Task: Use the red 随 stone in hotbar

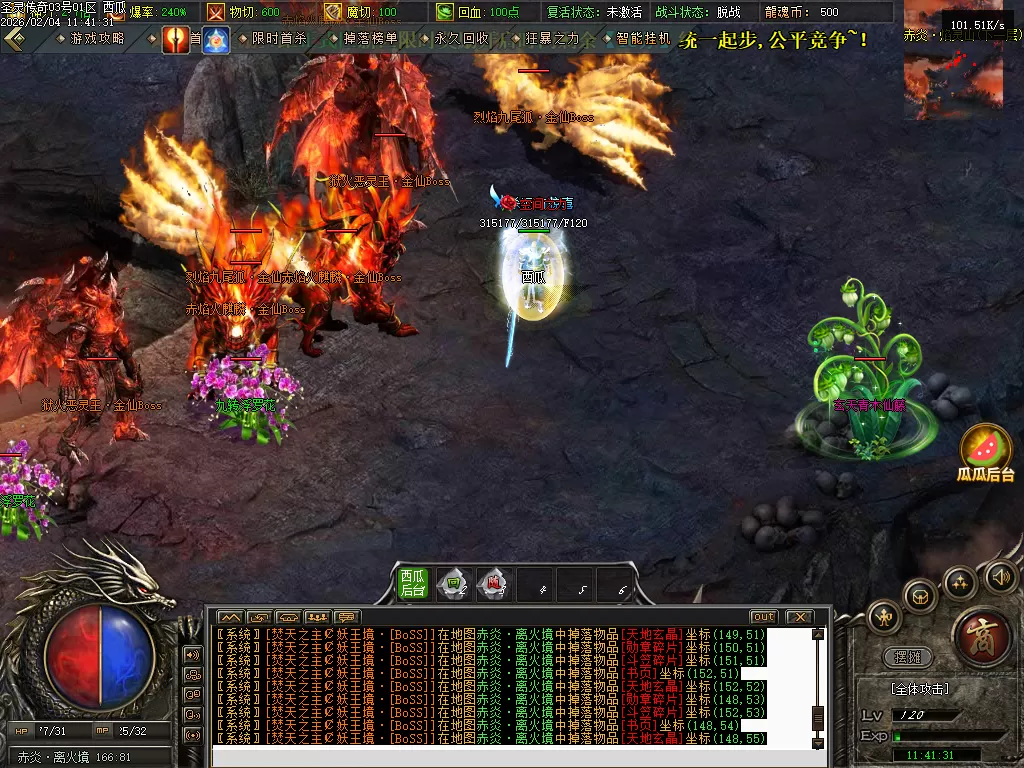Action: [494, 584]
